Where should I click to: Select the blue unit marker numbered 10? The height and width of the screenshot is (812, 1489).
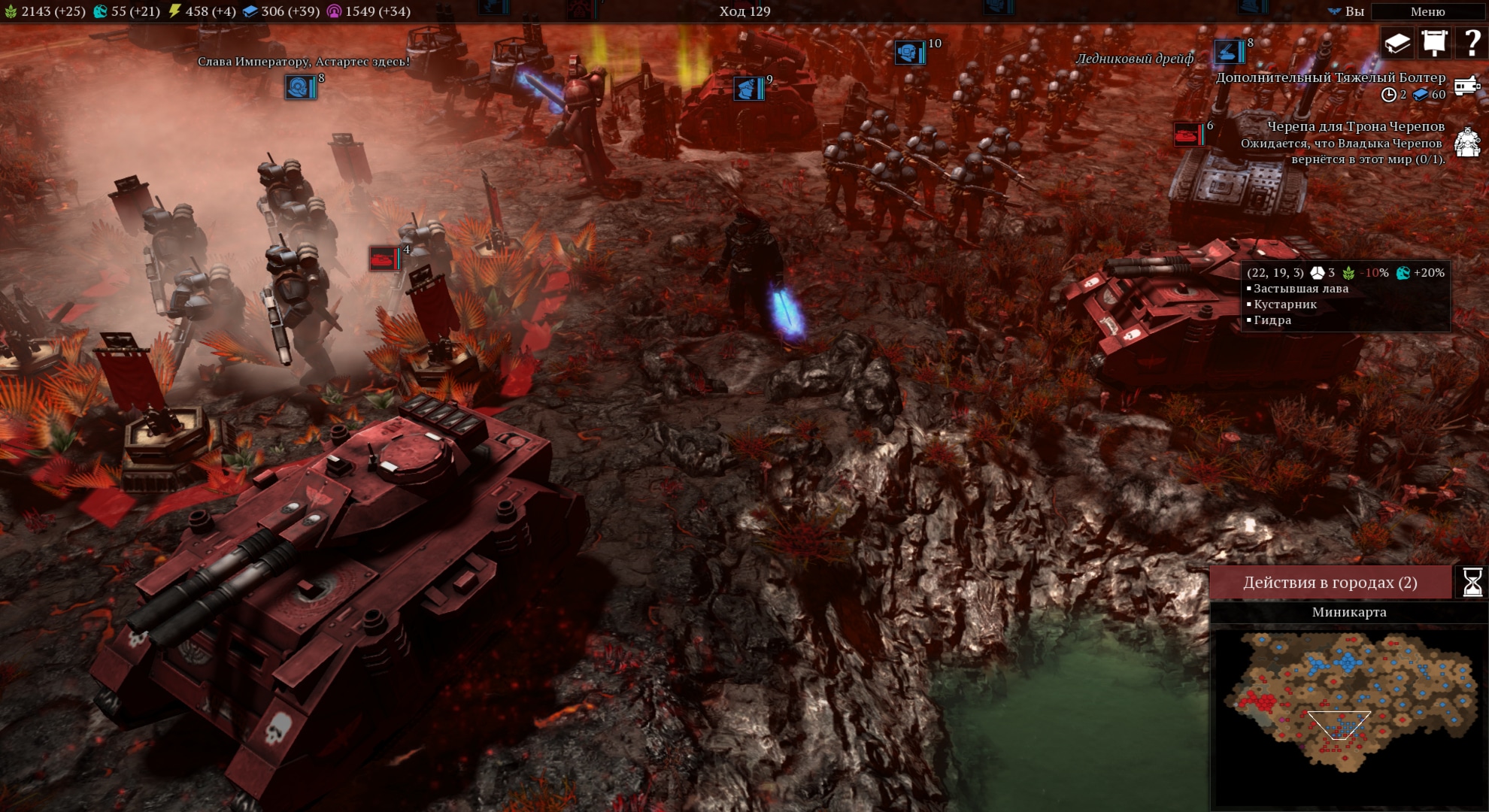coord(909,53)
